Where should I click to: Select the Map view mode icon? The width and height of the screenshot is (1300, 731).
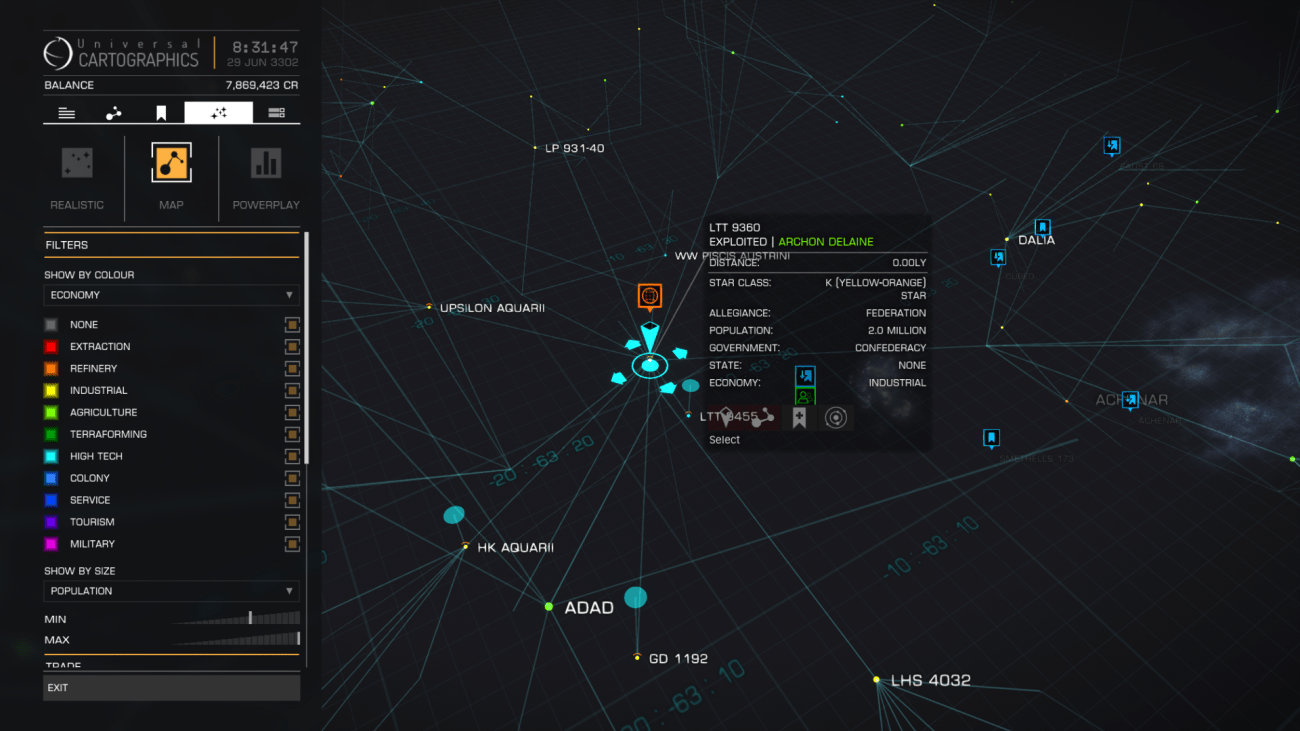[x=170, y=160]
